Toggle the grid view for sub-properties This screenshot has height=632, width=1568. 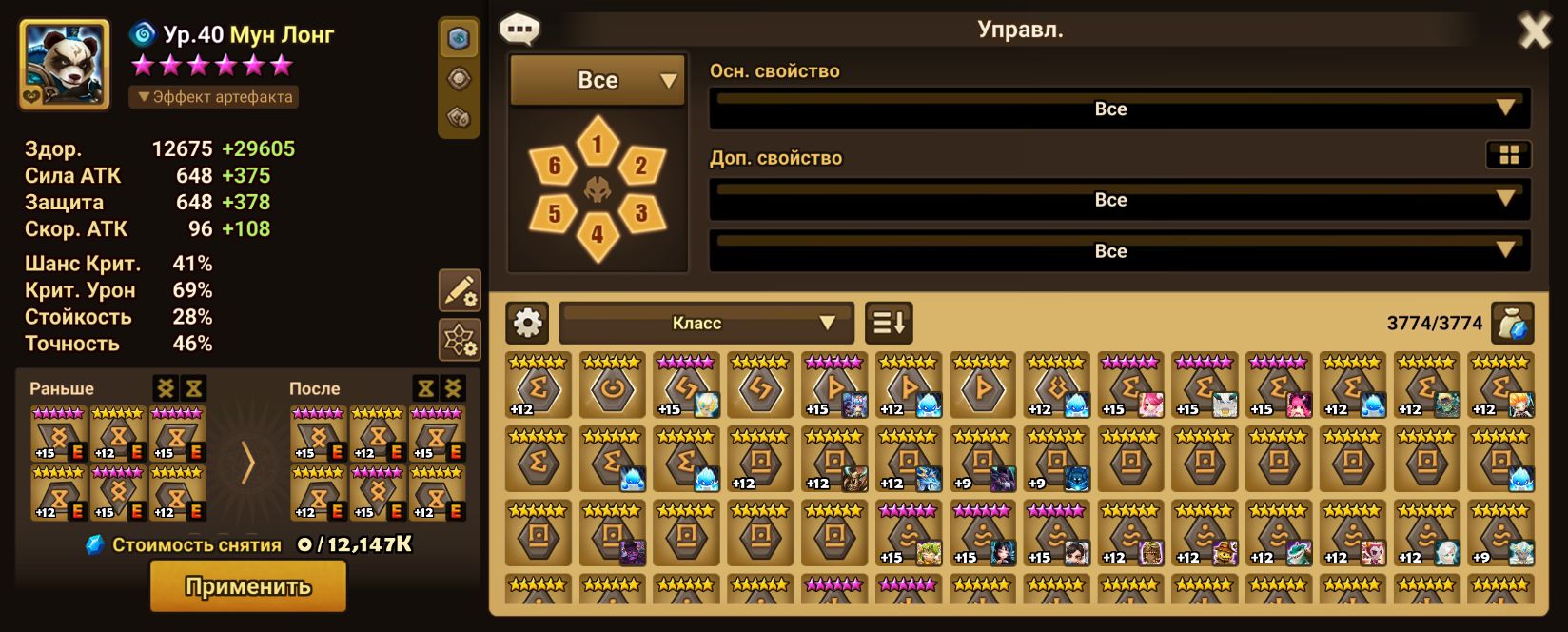pyautogui.click(x=1508, y=155)
